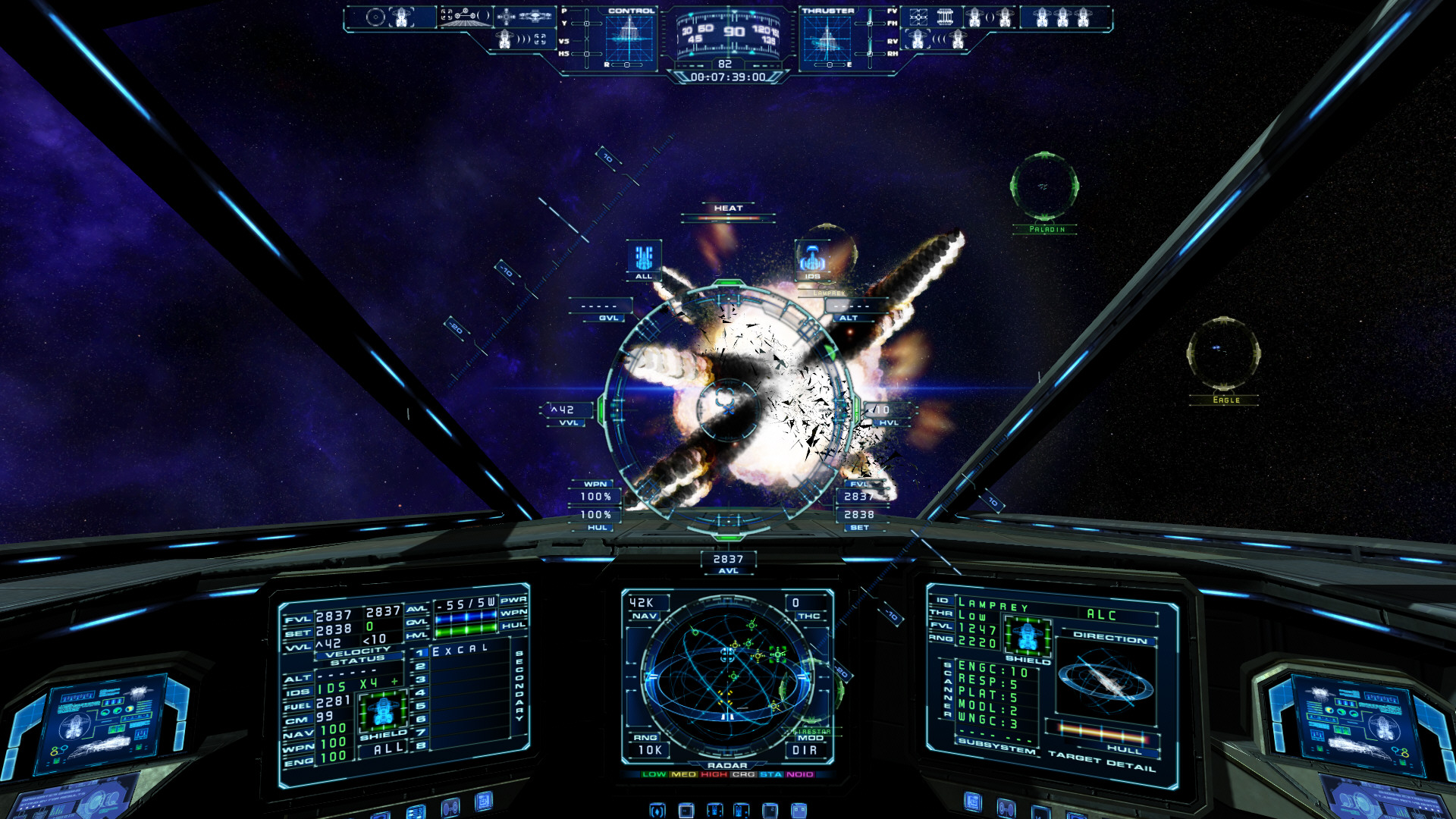The image size is (1456, 819).
Task: Toggle the LOW radar contact filter
Action: point(653,776)
